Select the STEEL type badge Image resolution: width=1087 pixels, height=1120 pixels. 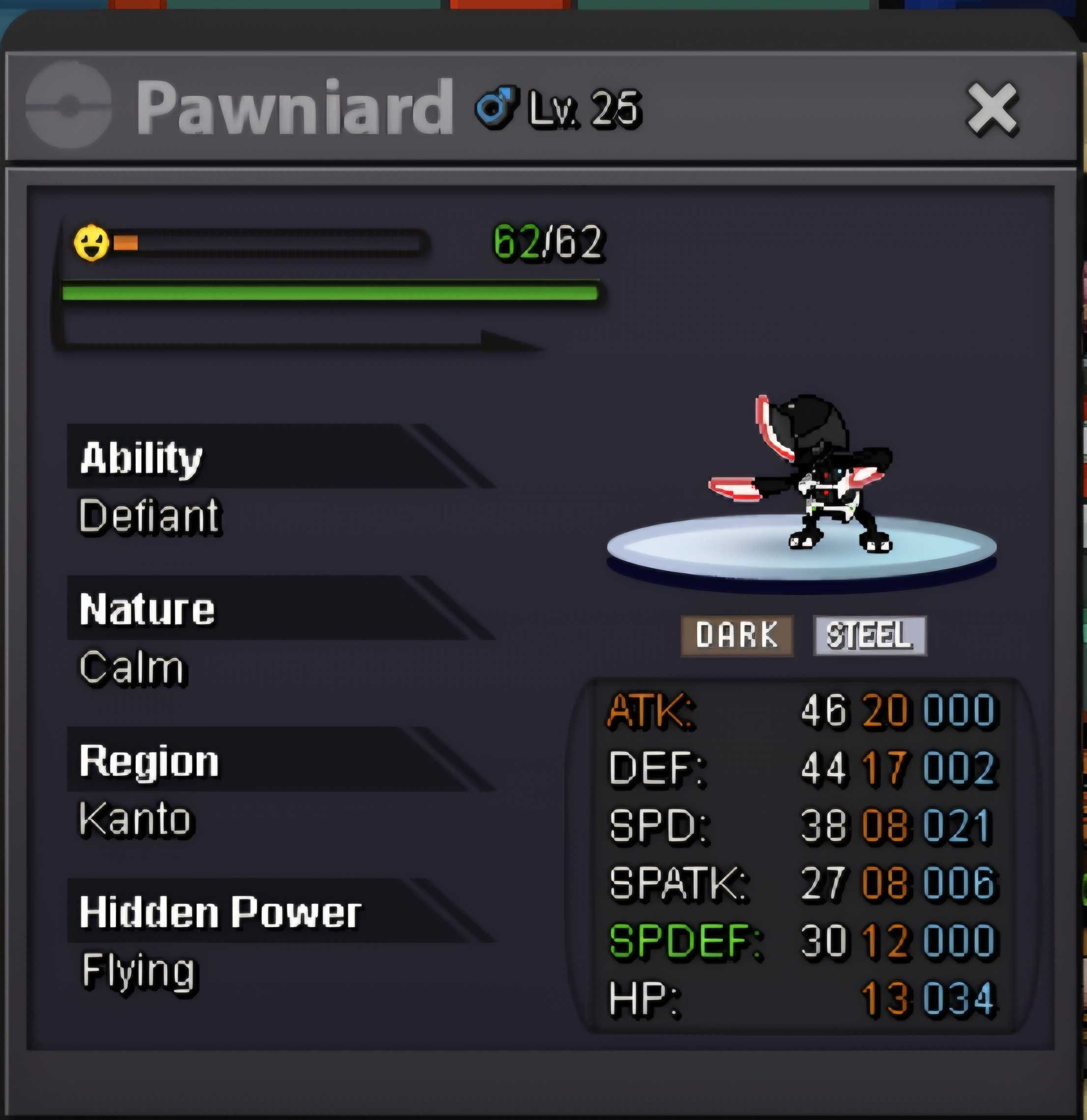869,636
